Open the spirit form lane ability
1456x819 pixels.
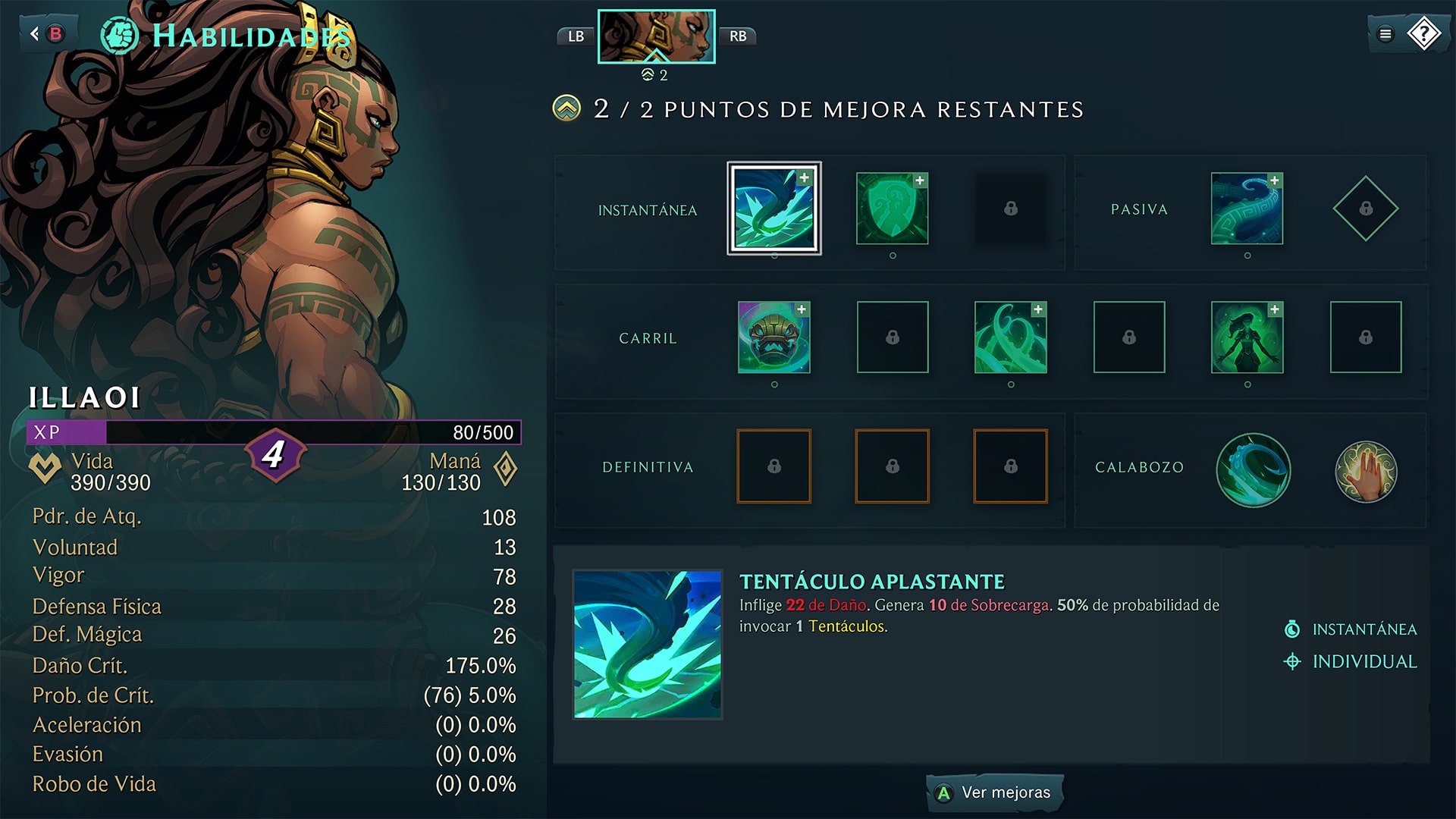coord(1247,338)
